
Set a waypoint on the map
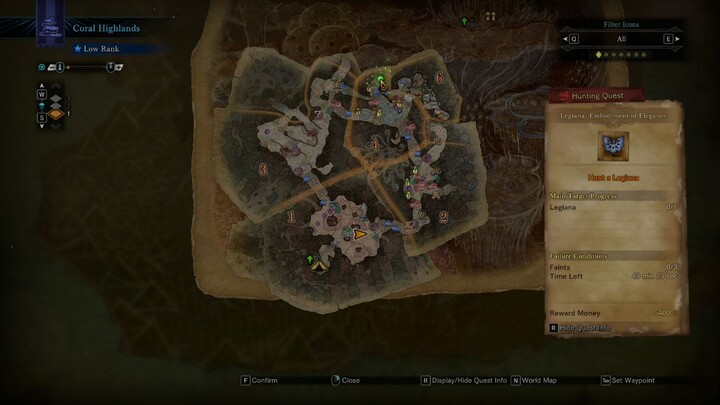pos(630,380)
